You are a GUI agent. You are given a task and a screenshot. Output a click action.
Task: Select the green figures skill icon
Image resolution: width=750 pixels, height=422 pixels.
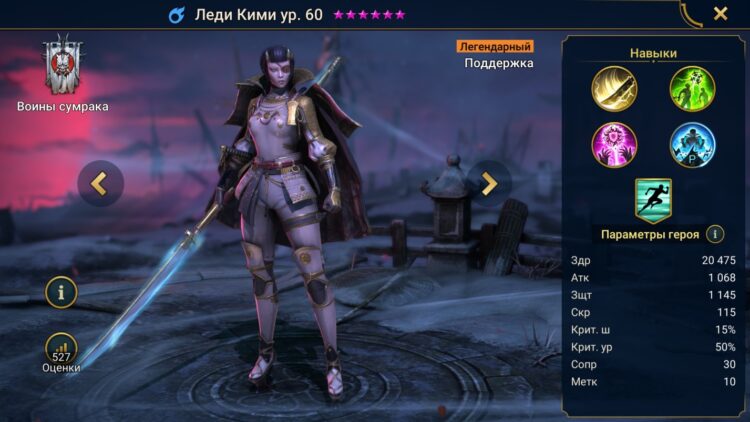pyautogui.click(x=692, y=88)
